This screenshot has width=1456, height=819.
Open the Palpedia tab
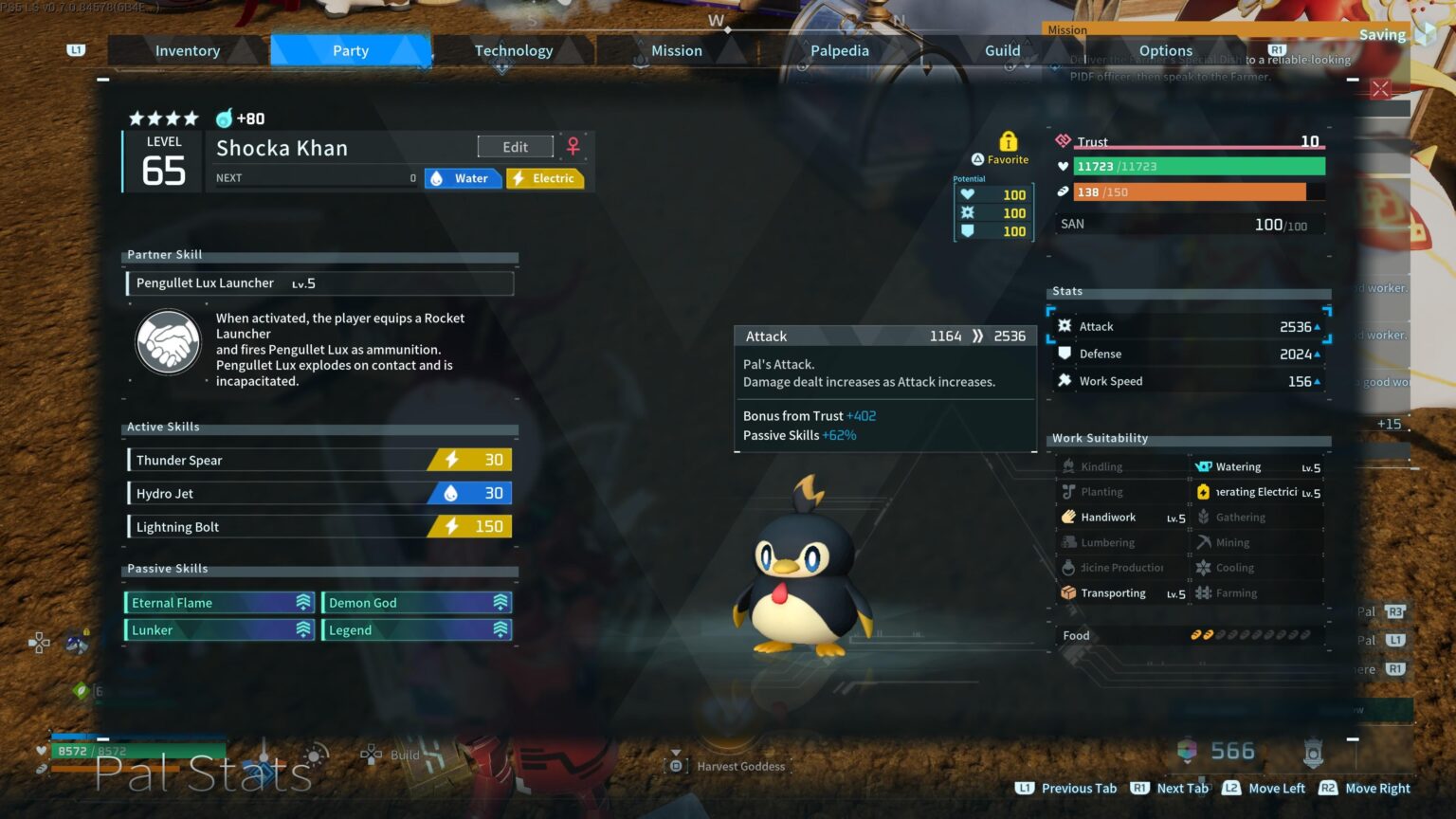pos(839,50)
